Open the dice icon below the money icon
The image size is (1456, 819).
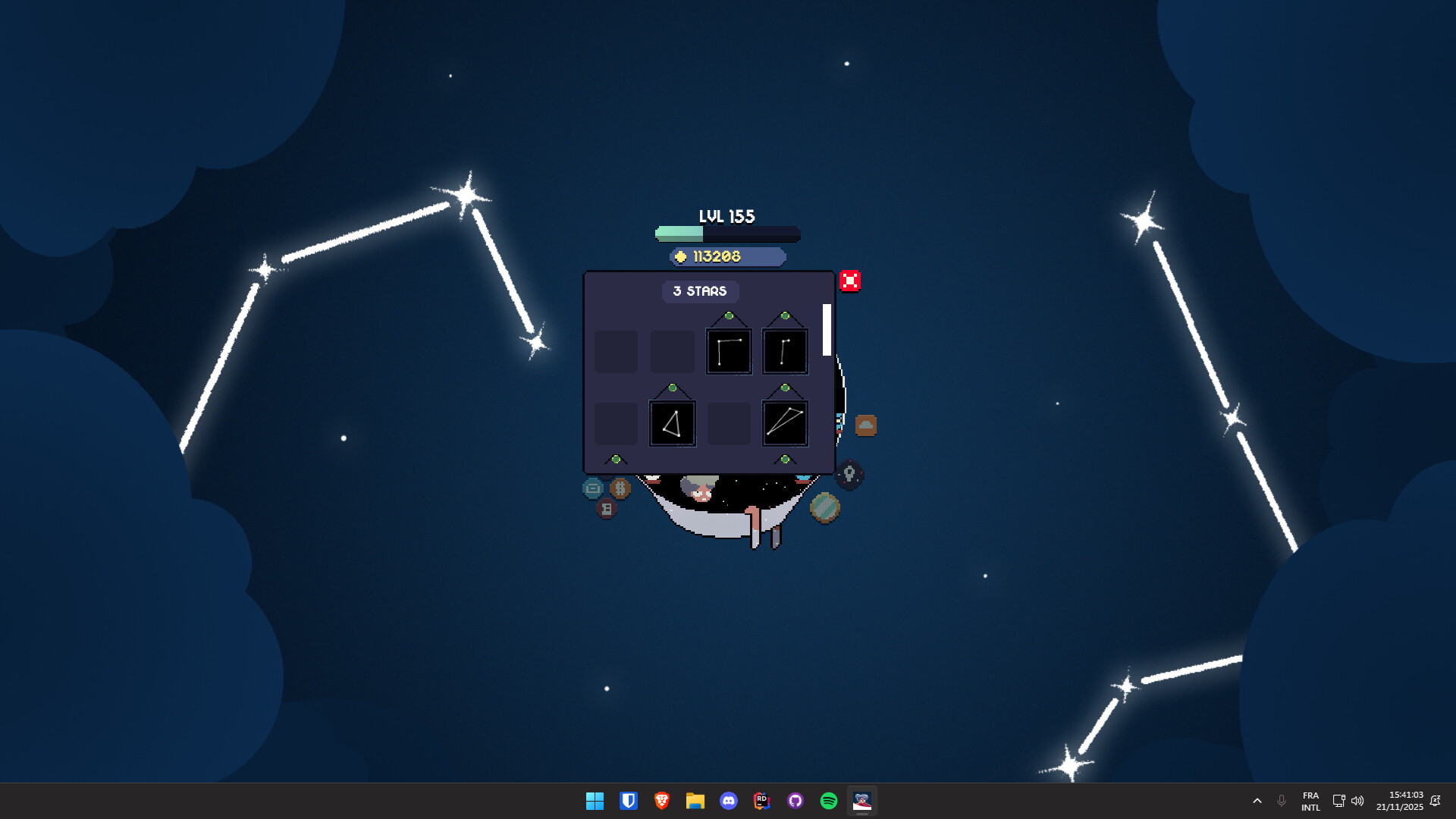pos(608,508)
